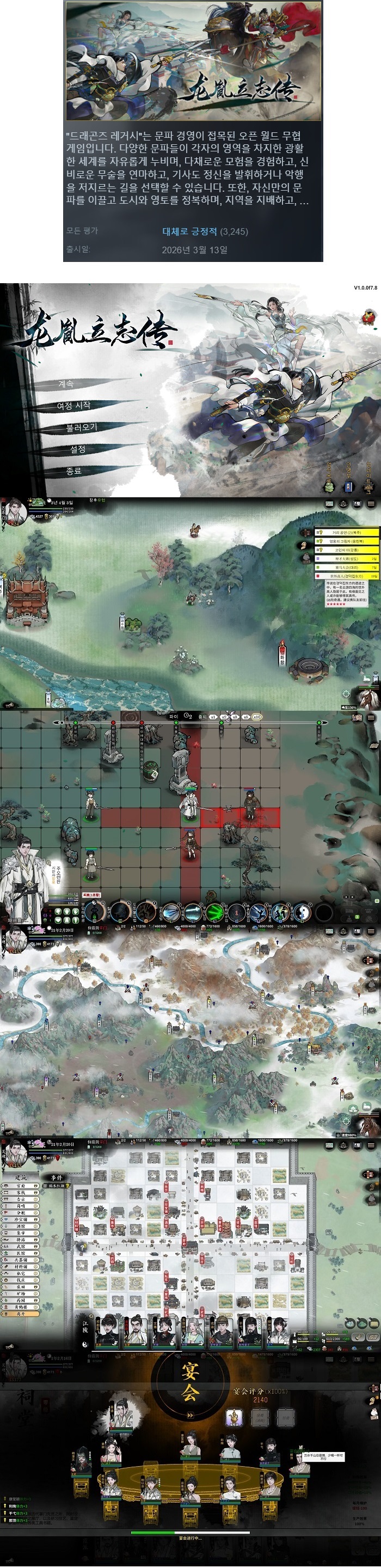Quit the game with 종료
The width and height of the screenshot is (381, 1568).
click(73, 471)
